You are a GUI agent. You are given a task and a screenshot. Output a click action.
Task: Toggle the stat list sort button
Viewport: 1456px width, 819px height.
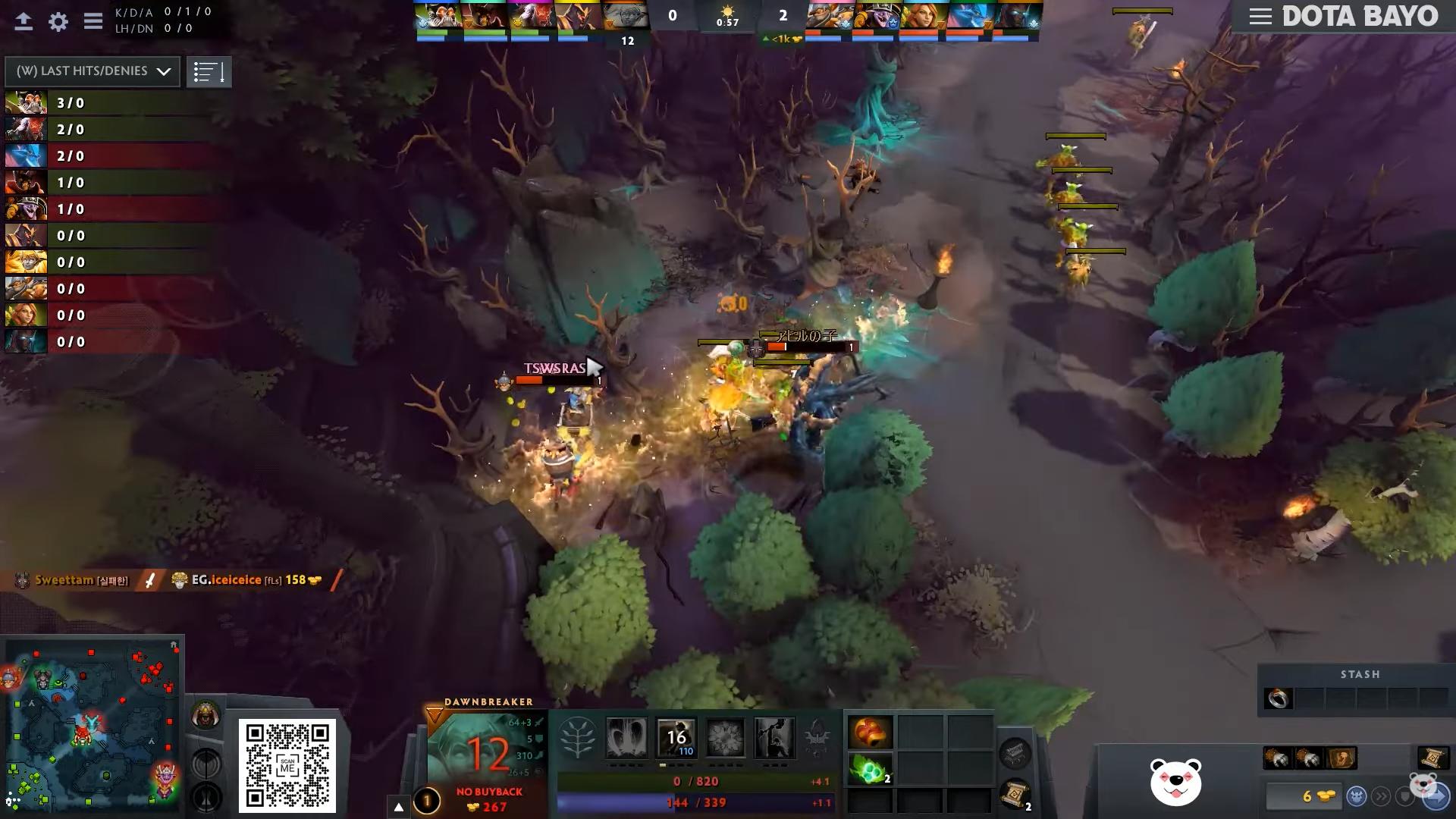pos(209,72)
